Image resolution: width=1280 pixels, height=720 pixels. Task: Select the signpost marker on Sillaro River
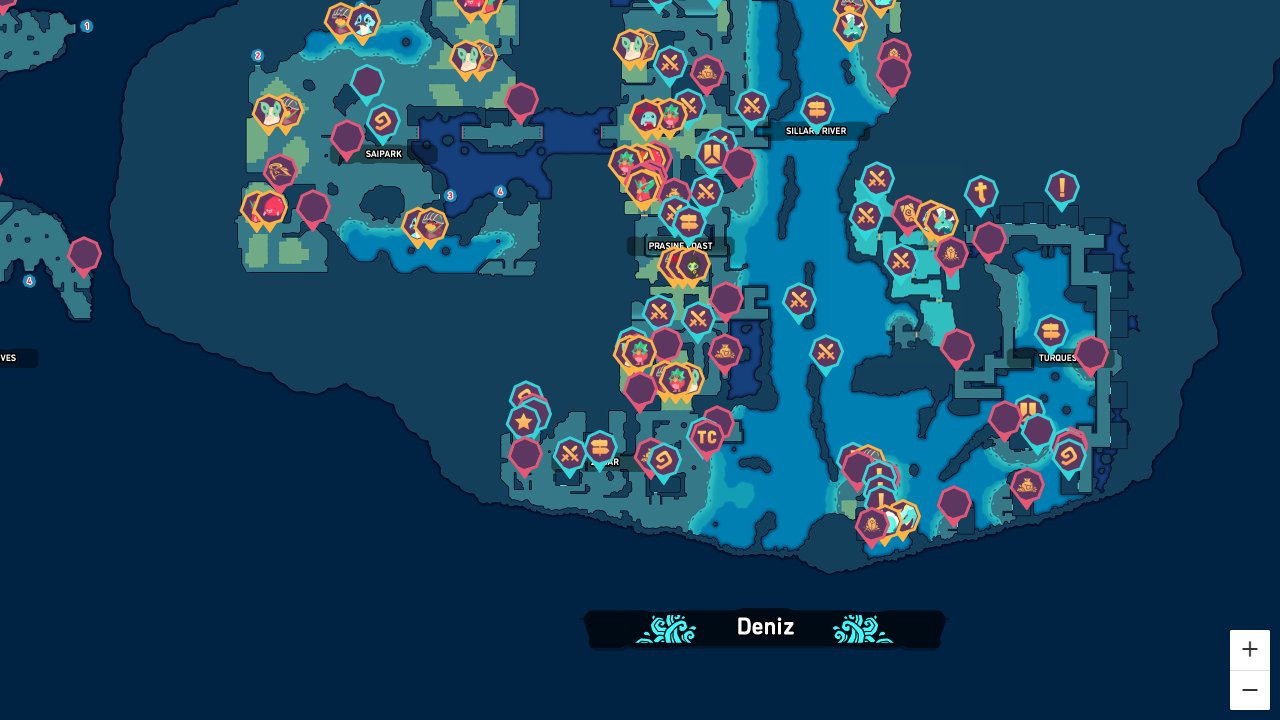coord(817,103)
